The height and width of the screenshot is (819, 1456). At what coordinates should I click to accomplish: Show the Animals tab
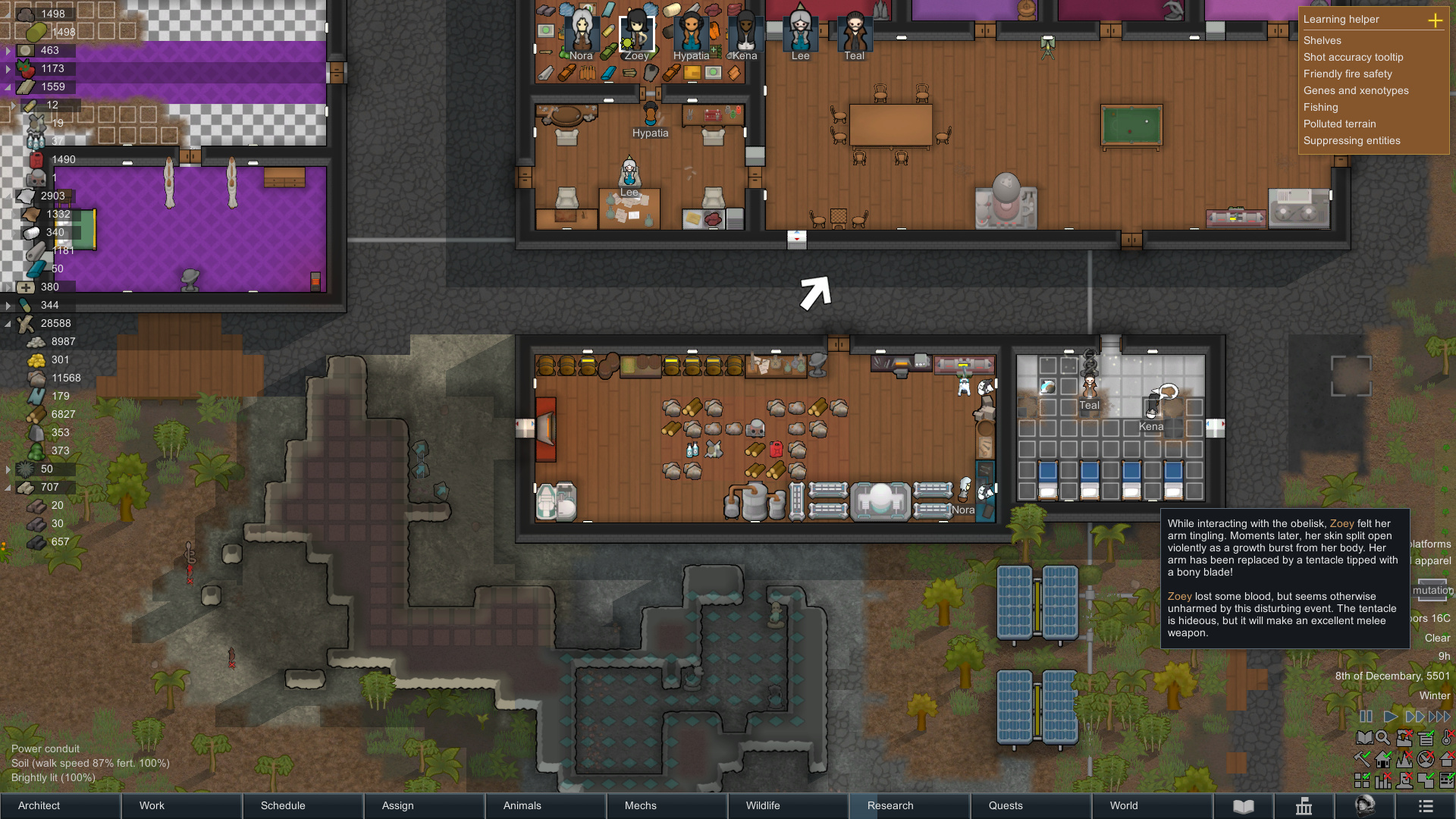(x=545, y=805)
